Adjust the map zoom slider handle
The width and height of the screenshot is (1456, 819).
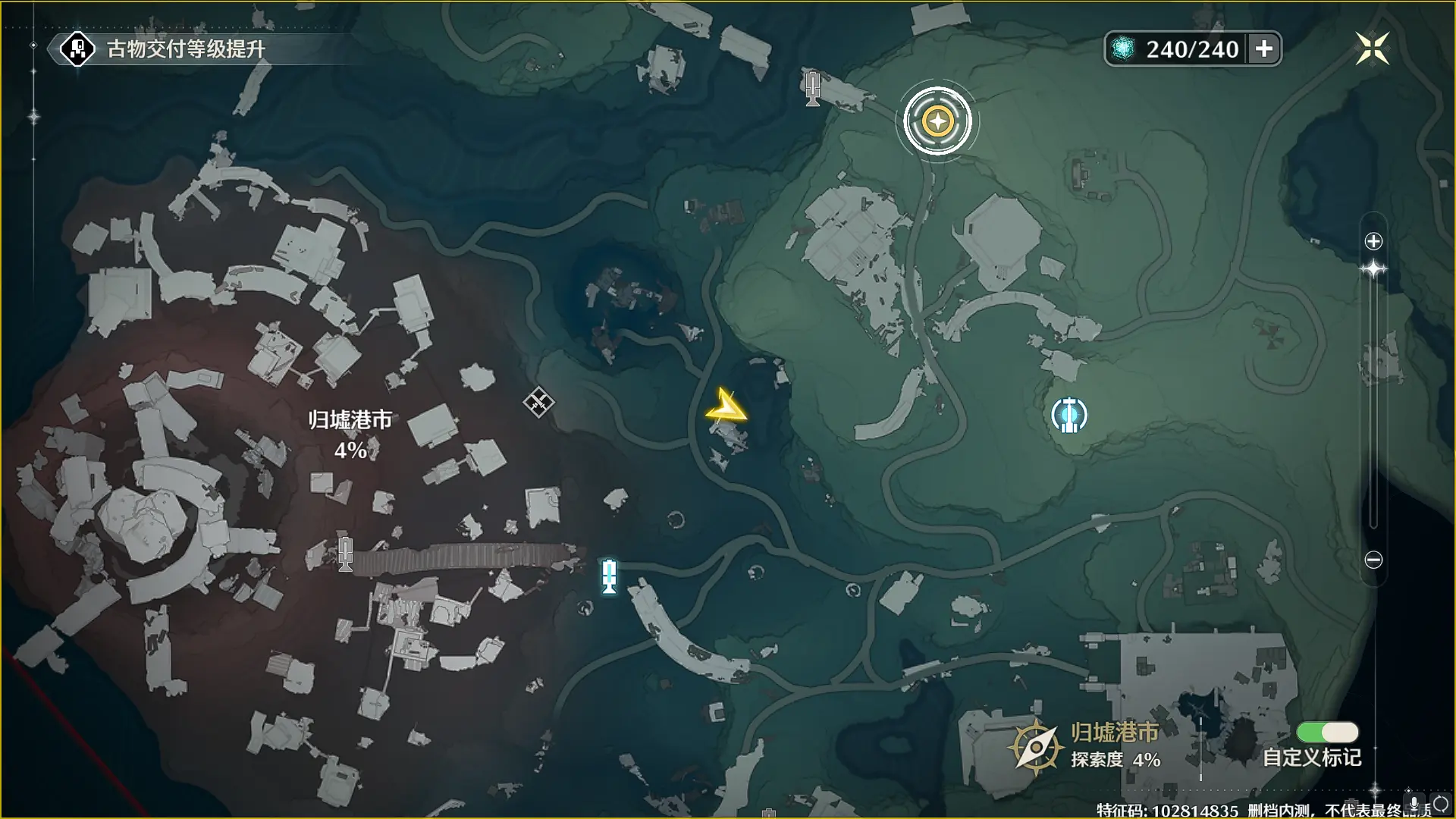pos(1373,270)
